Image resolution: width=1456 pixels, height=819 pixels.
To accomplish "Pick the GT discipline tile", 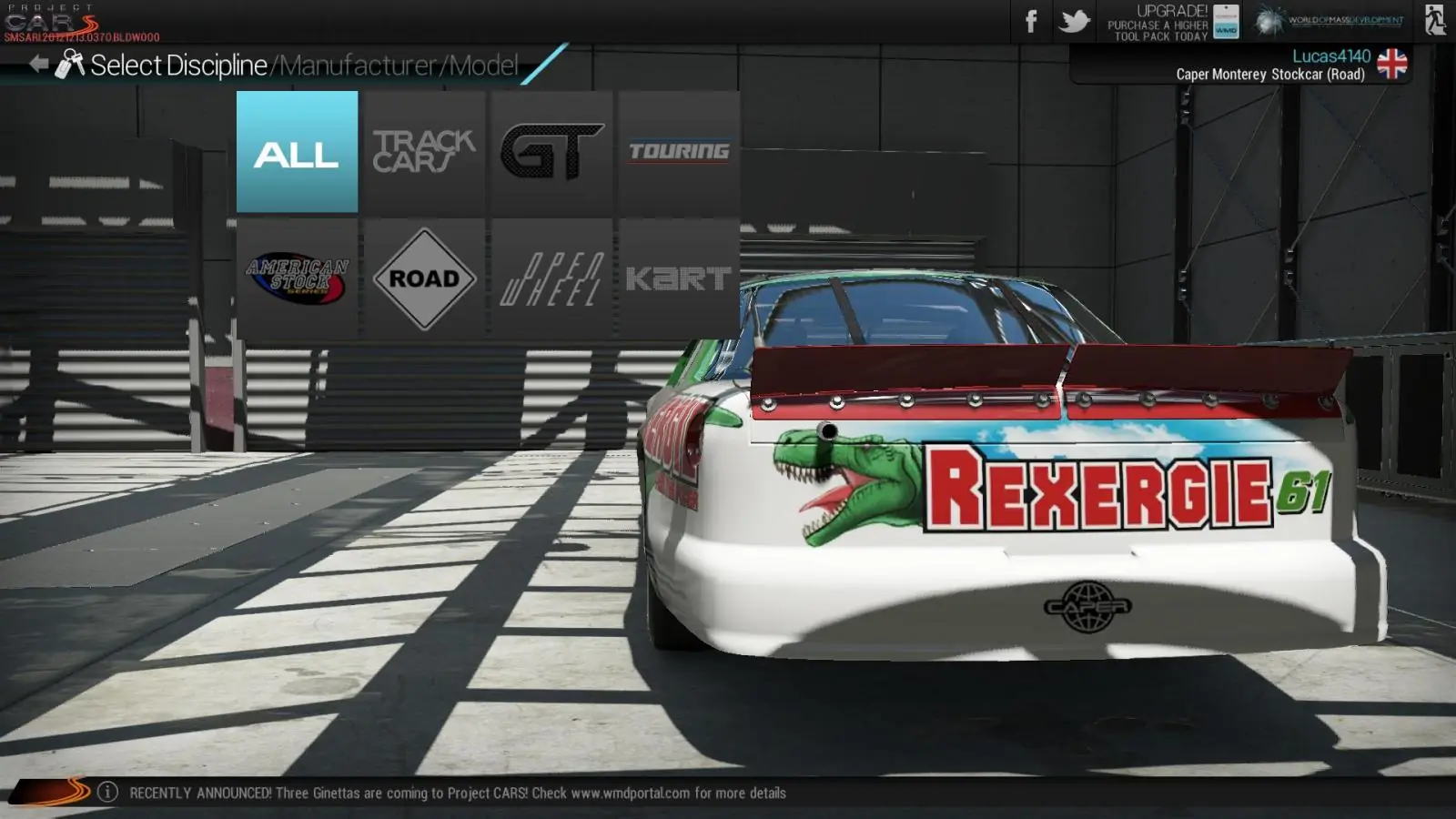I will click(551, 152).
